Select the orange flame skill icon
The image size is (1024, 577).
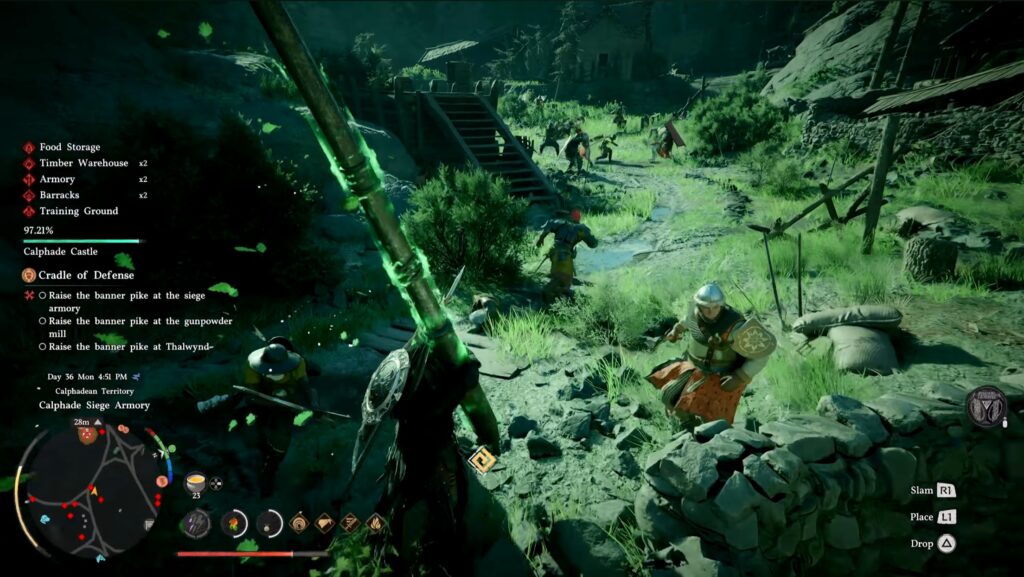(234, 523)
